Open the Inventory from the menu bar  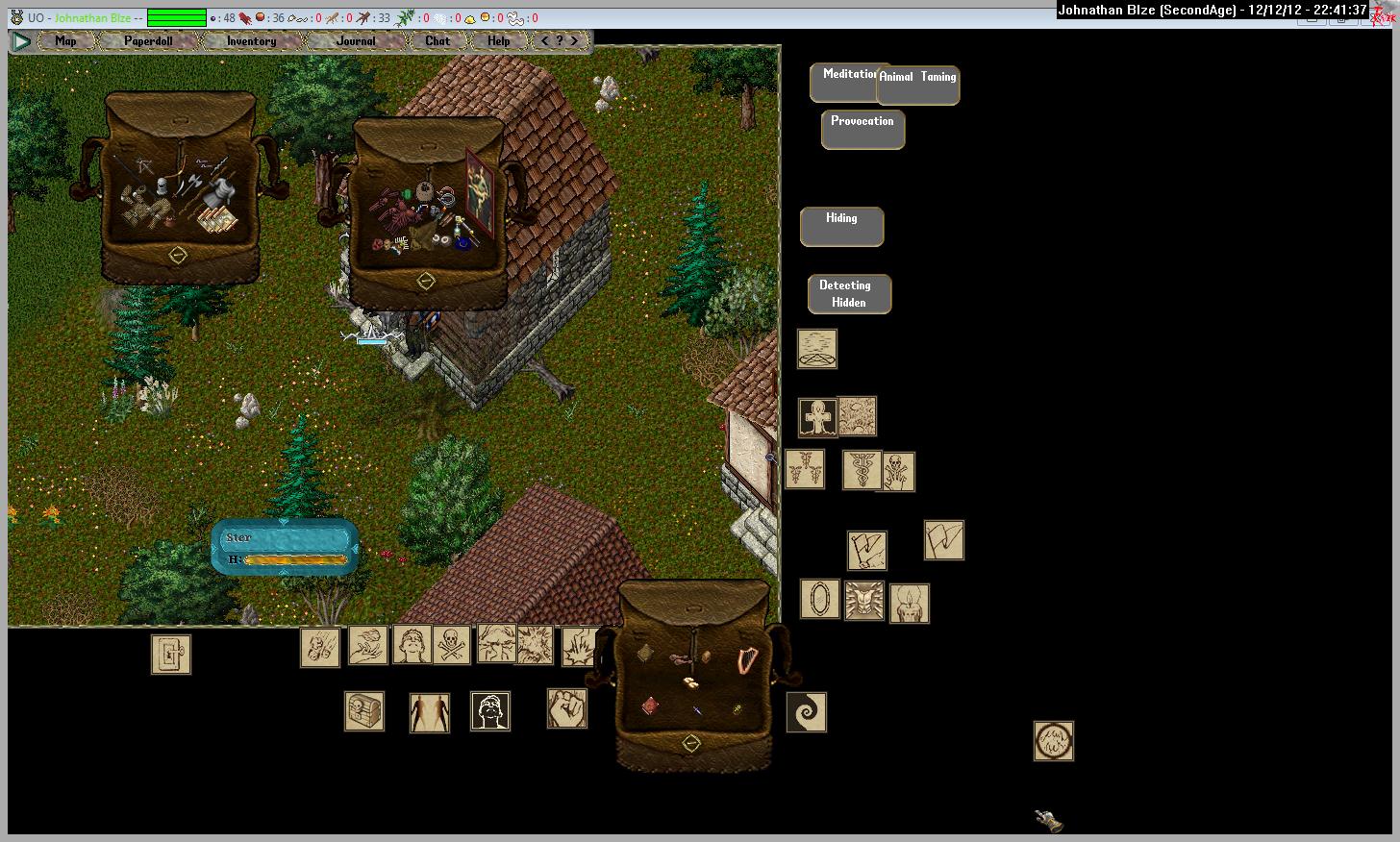[x=251, y=41]
